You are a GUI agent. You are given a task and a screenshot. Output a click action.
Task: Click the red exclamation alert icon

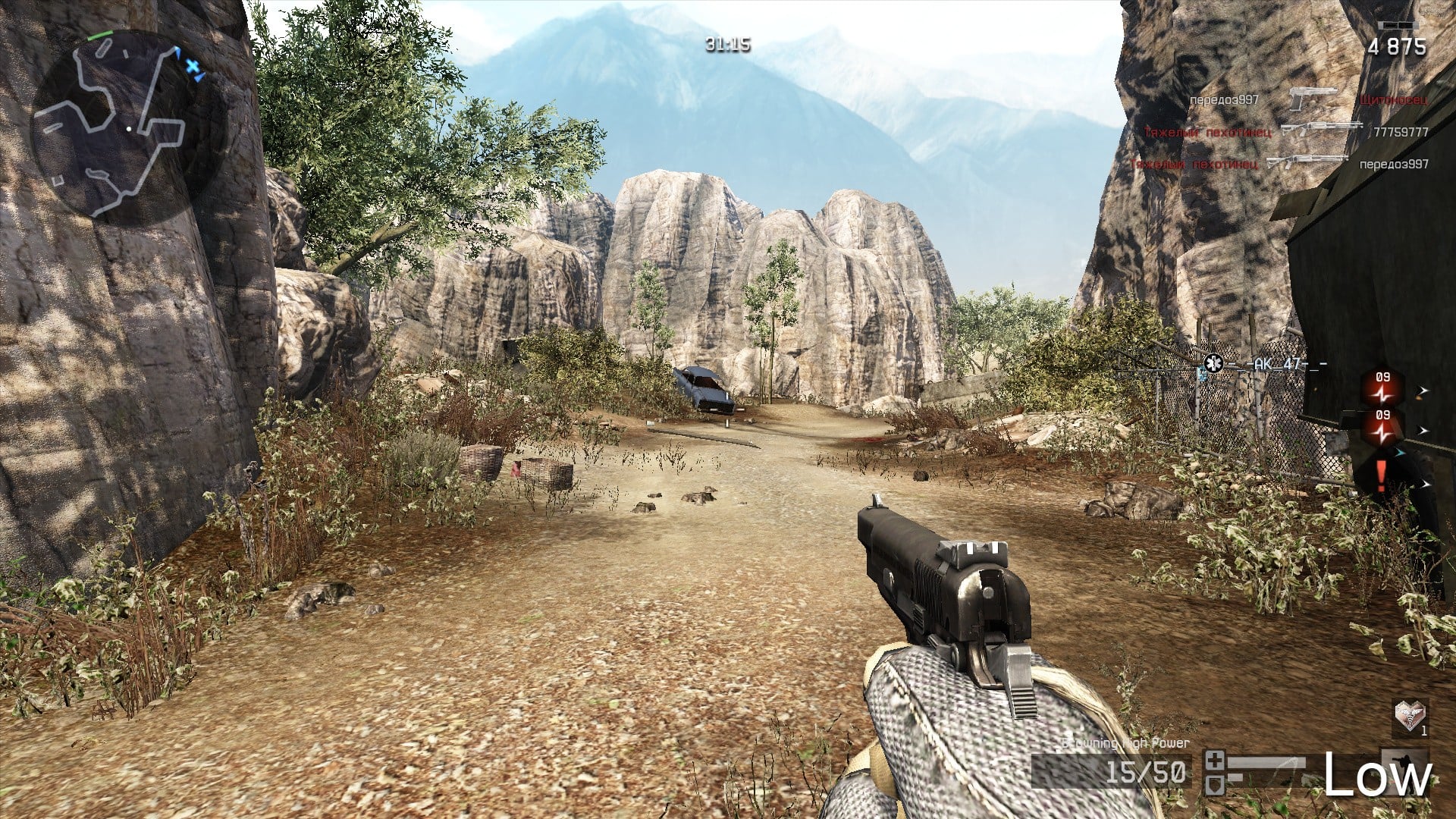click(x=1381, y=475)
